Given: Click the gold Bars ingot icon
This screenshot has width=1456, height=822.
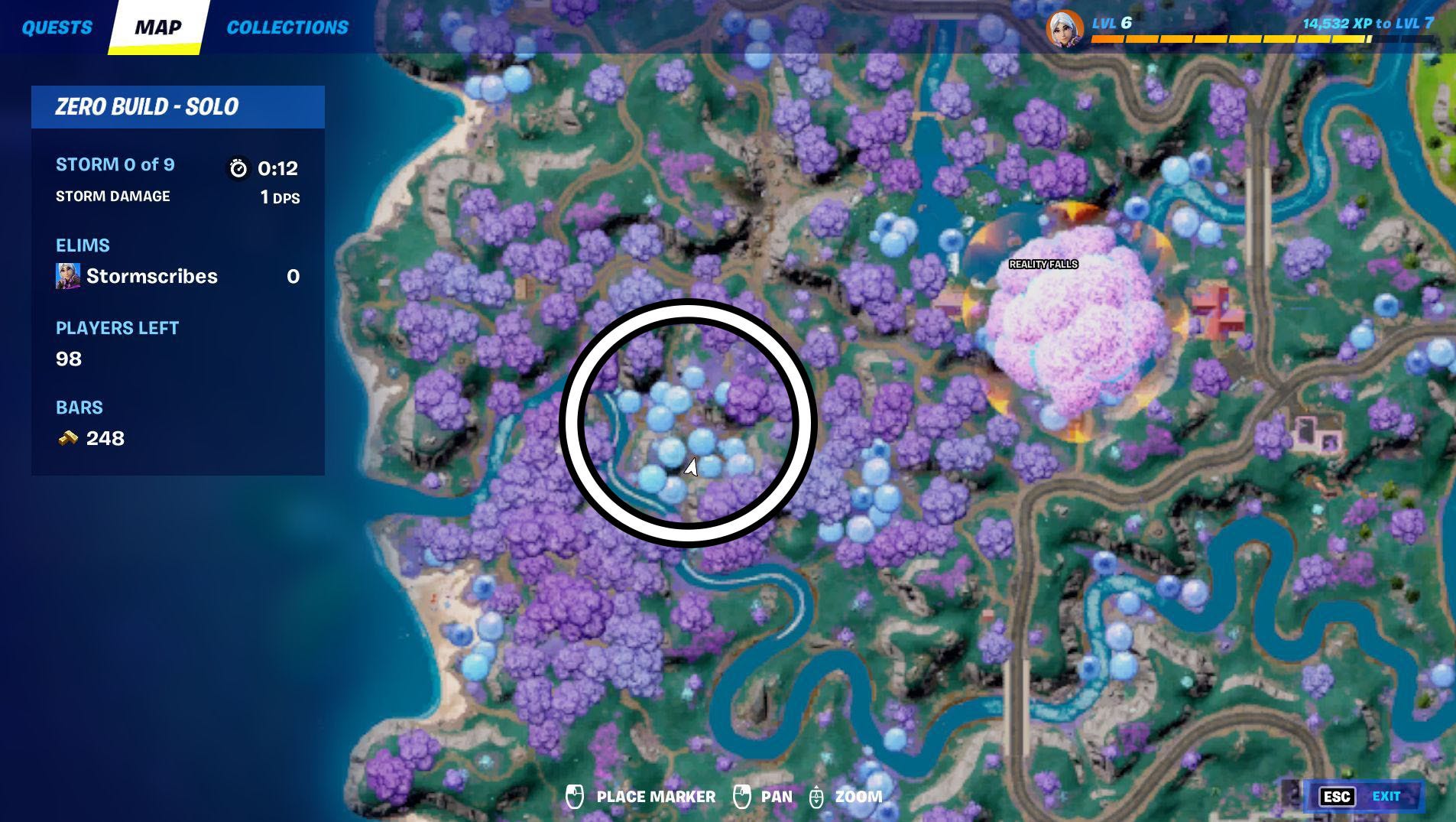Looking at the screenshot, I should pos(69,437).
